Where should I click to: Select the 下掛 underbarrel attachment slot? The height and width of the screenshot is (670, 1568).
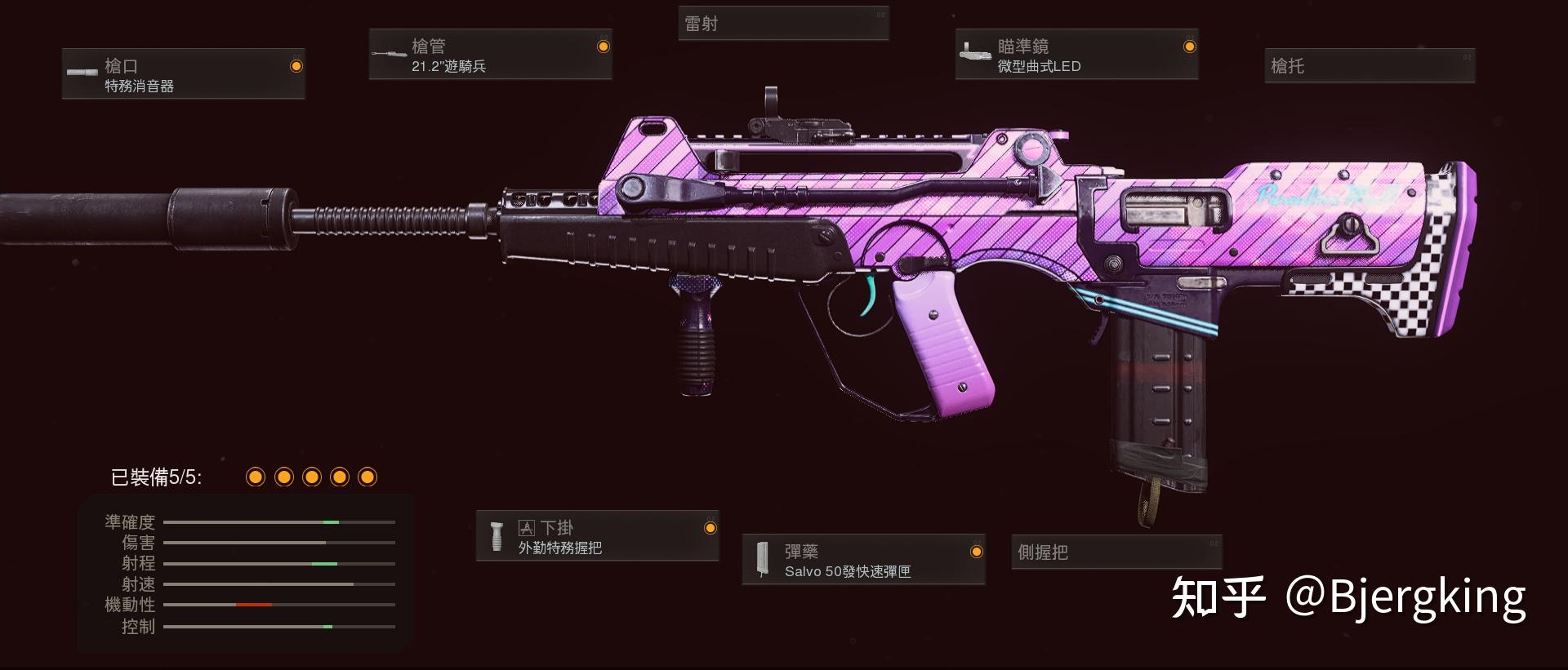(597, 536)
